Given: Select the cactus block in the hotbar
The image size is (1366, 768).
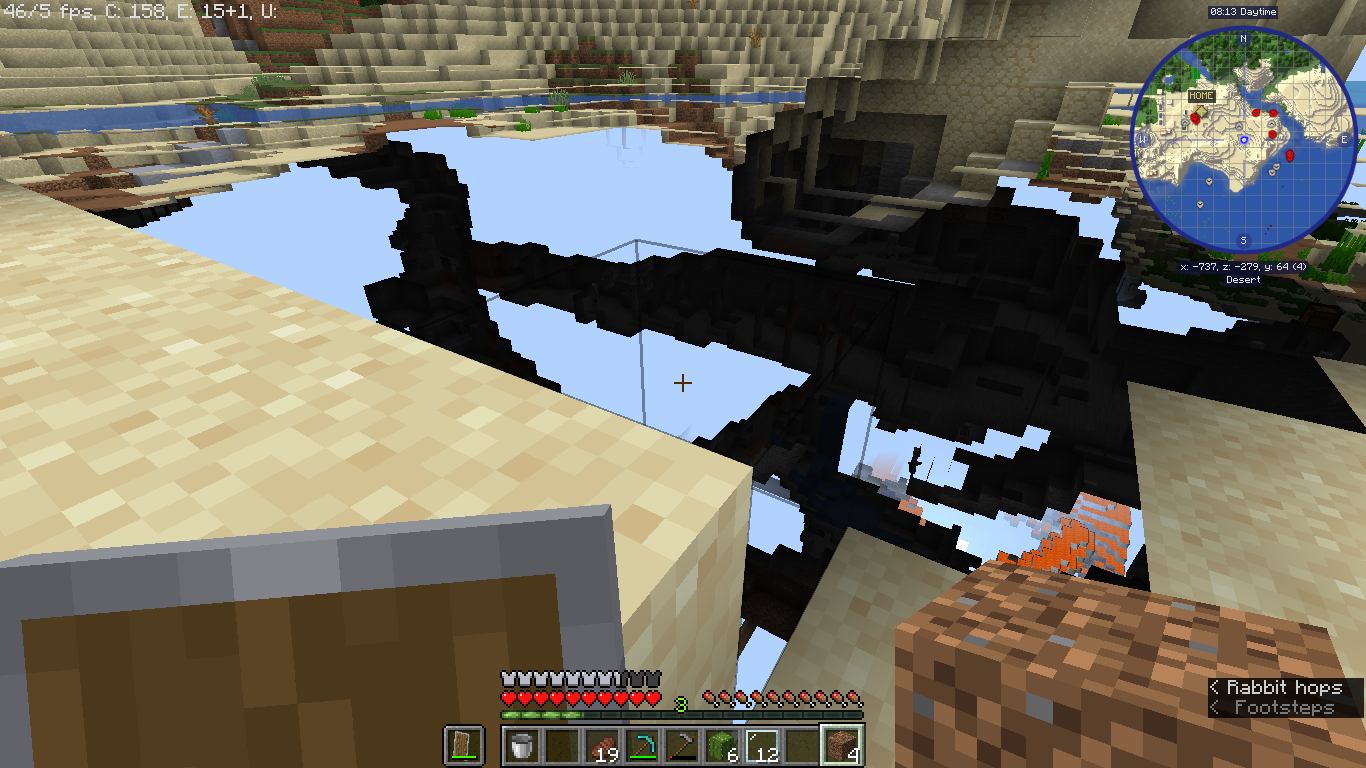Looking at the screenshot, I should [720, 744].
